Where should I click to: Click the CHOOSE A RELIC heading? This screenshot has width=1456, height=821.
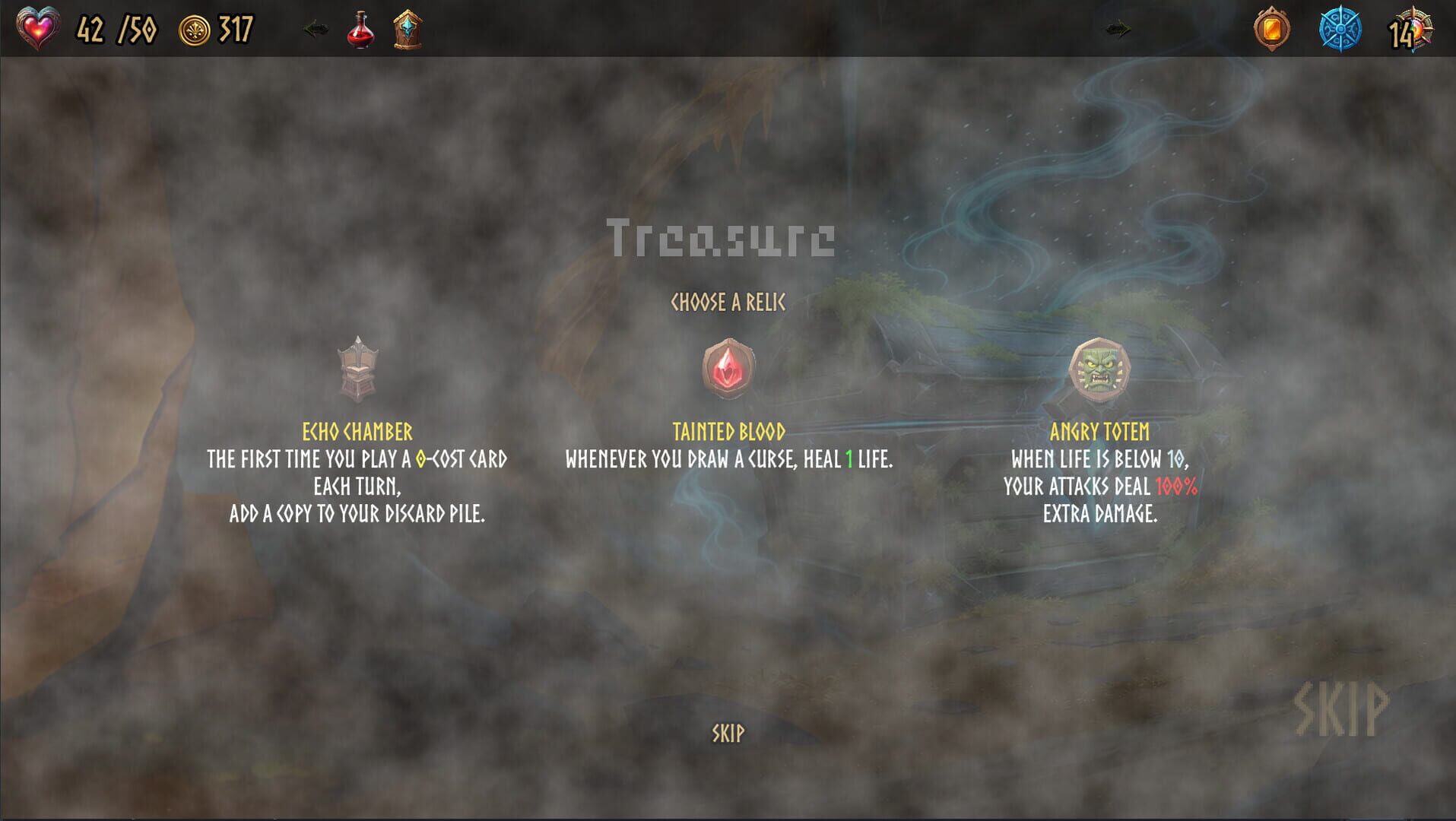pyautogui.click(x=727, y=301)
